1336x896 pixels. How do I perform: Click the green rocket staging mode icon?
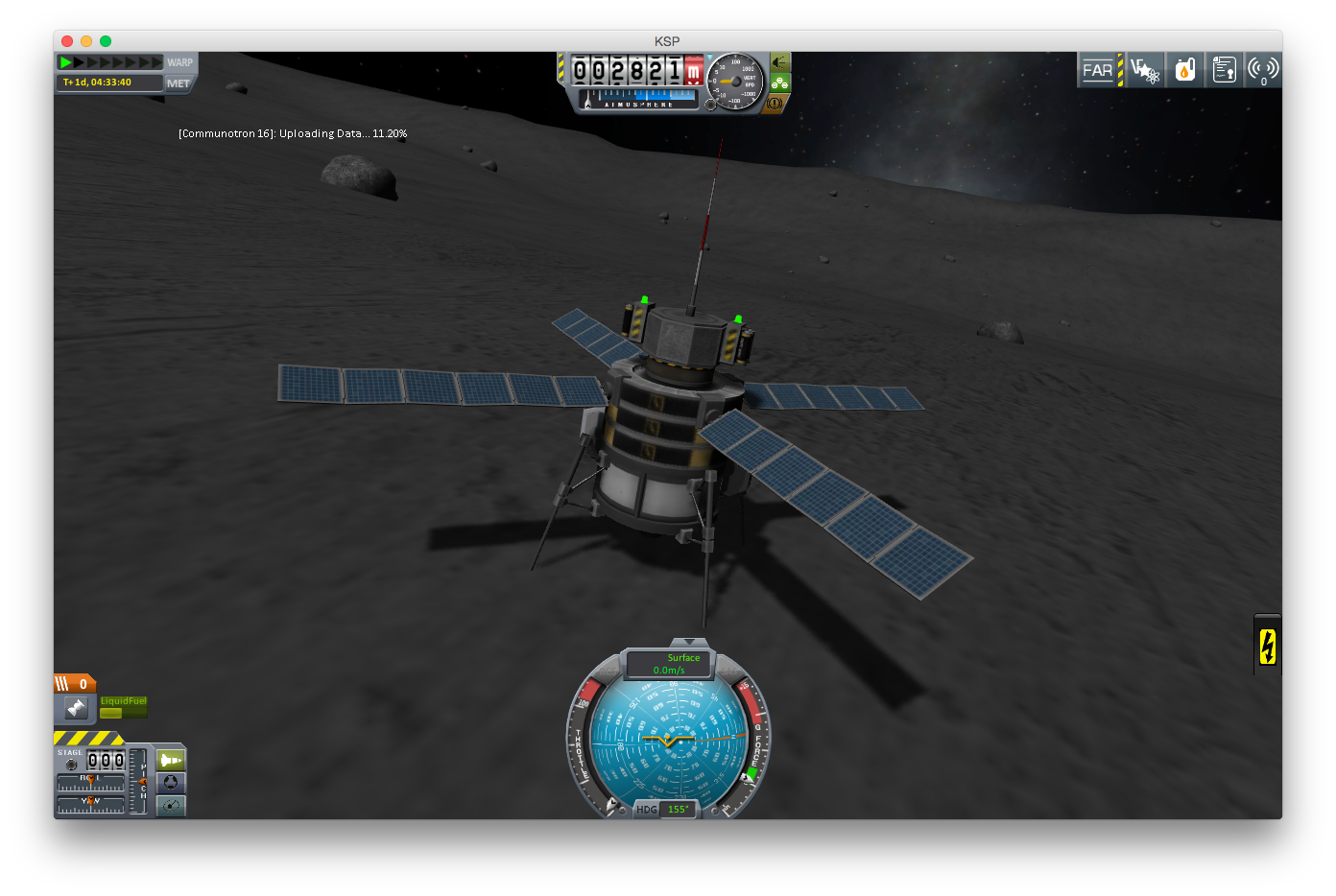[169, 760]
